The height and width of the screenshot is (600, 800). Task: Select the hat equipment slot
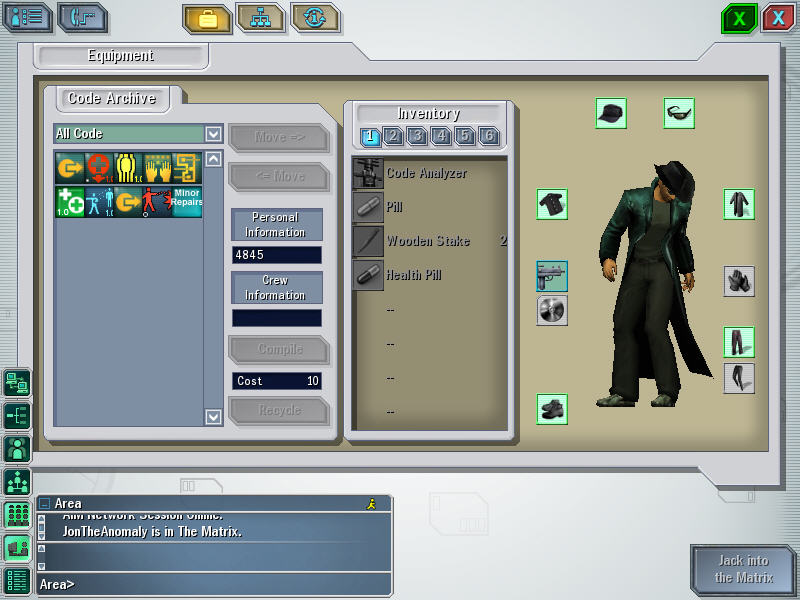click(x=611, y=113)
